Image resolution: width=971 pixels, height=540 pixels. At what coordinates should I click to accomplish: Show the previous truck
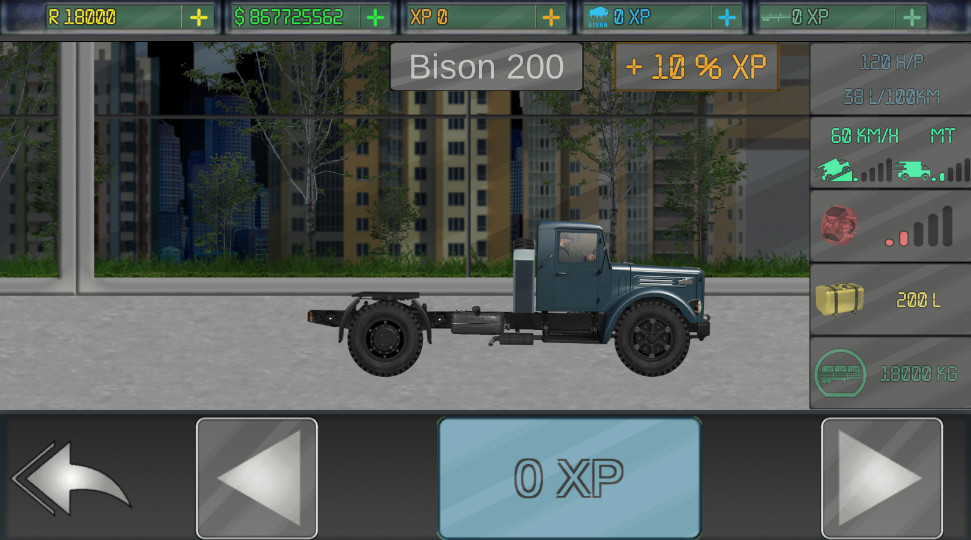point(257,478)
